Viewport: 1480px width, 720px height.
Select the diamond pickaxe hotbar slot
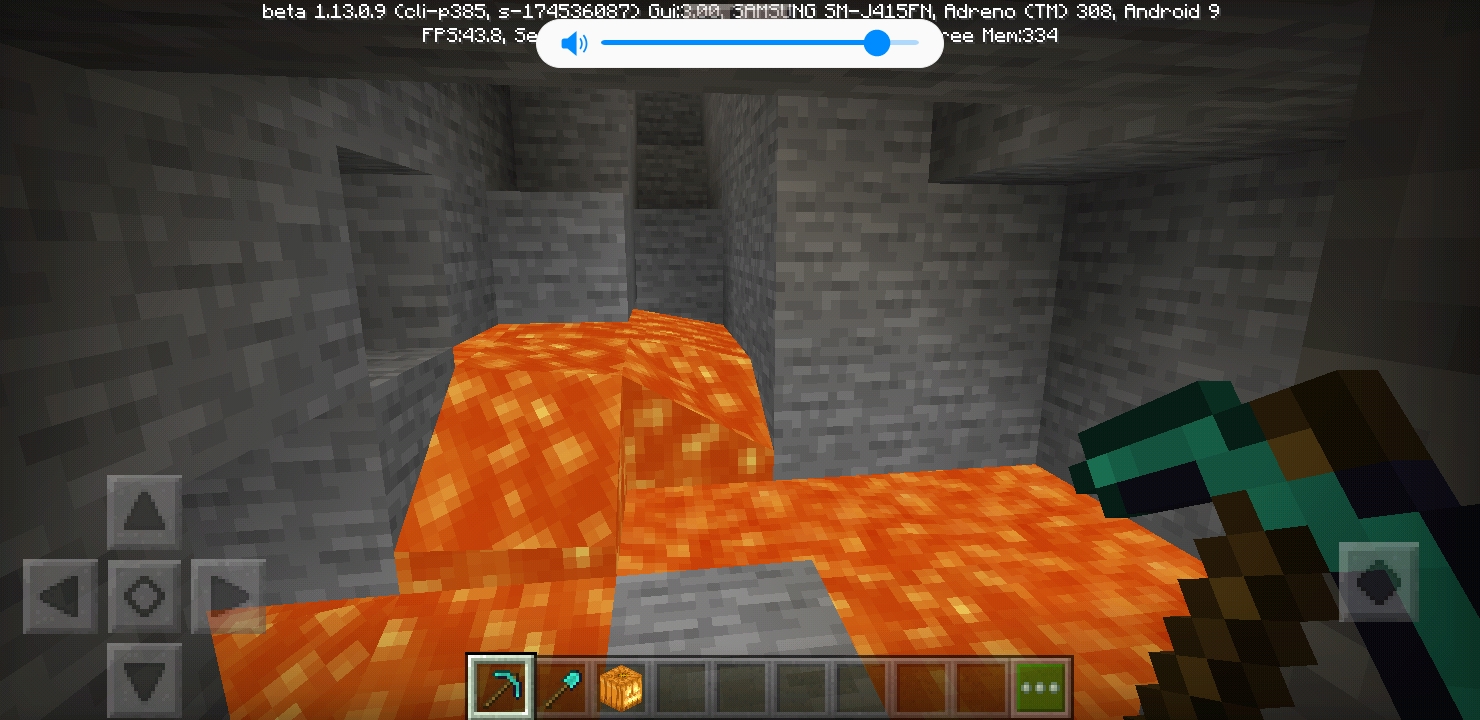point(502,687)
